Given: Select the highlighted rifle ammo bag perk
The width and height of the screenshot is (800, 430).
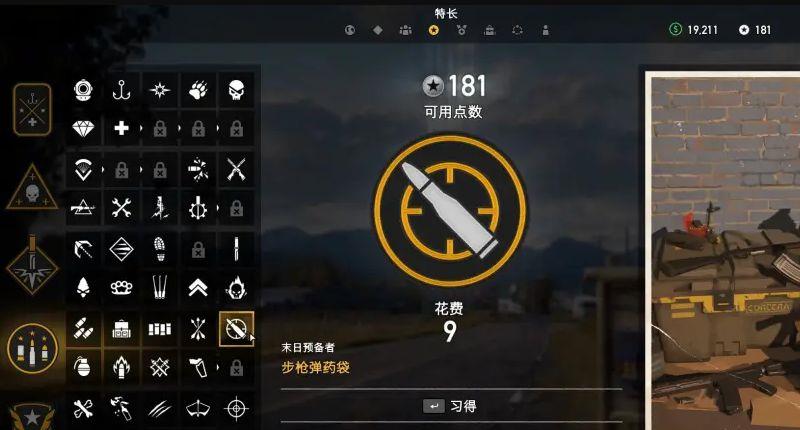Looking at the screenshot, I should [236, 328].
